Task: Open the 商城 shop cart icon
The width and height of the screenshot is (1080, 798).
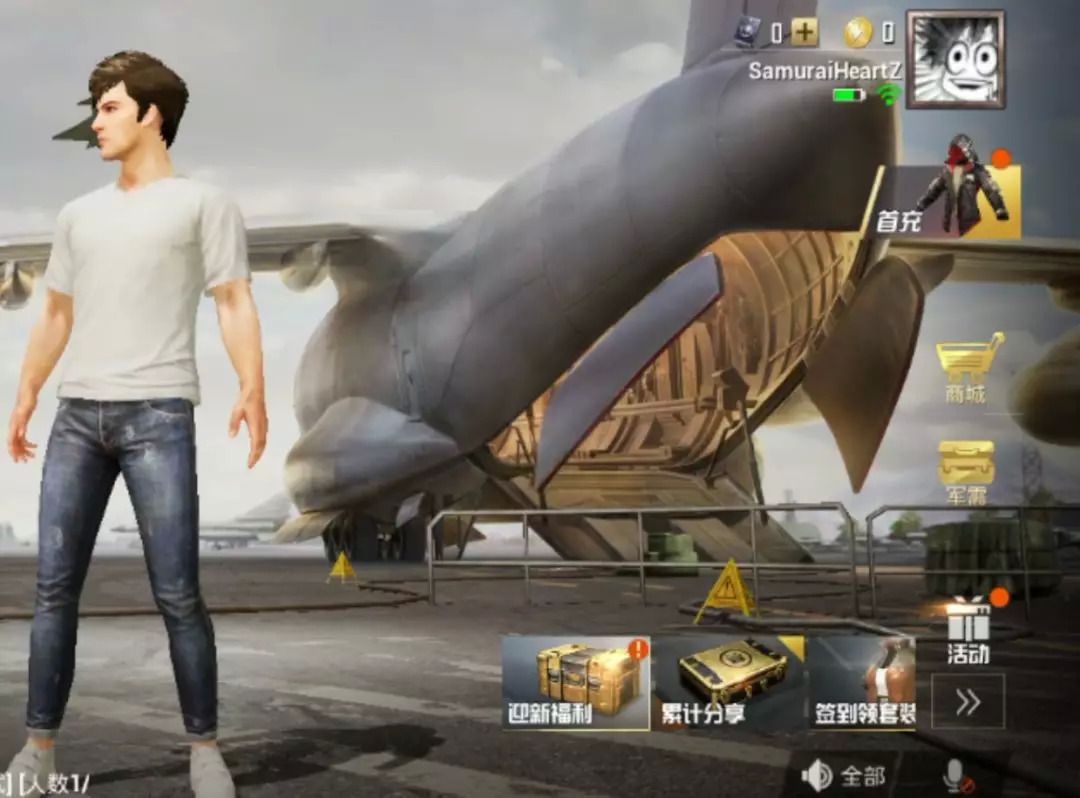Action: (x=966, y=367)
